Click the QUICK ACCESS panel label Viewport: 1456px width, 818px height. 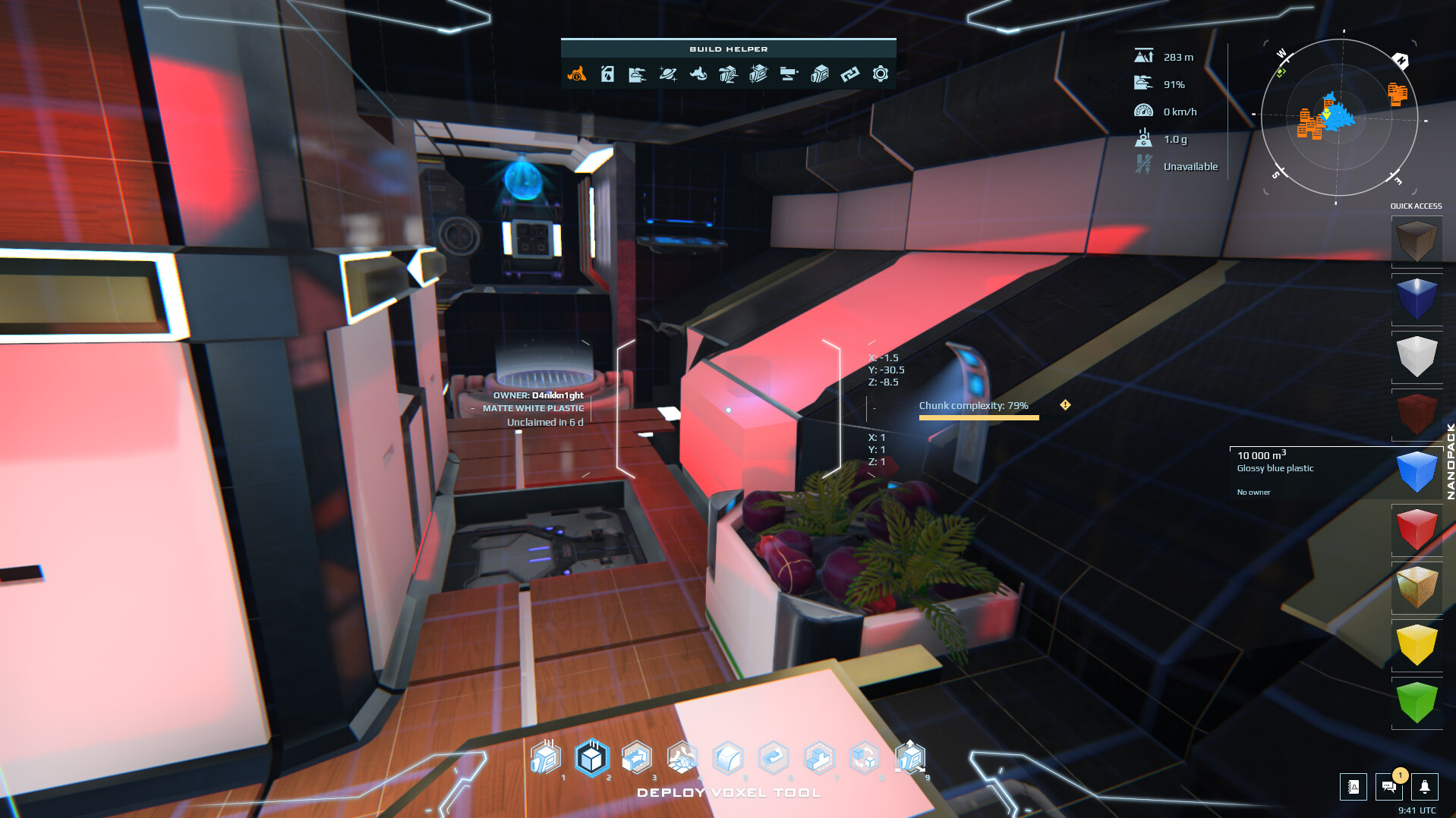[1415, 206]
